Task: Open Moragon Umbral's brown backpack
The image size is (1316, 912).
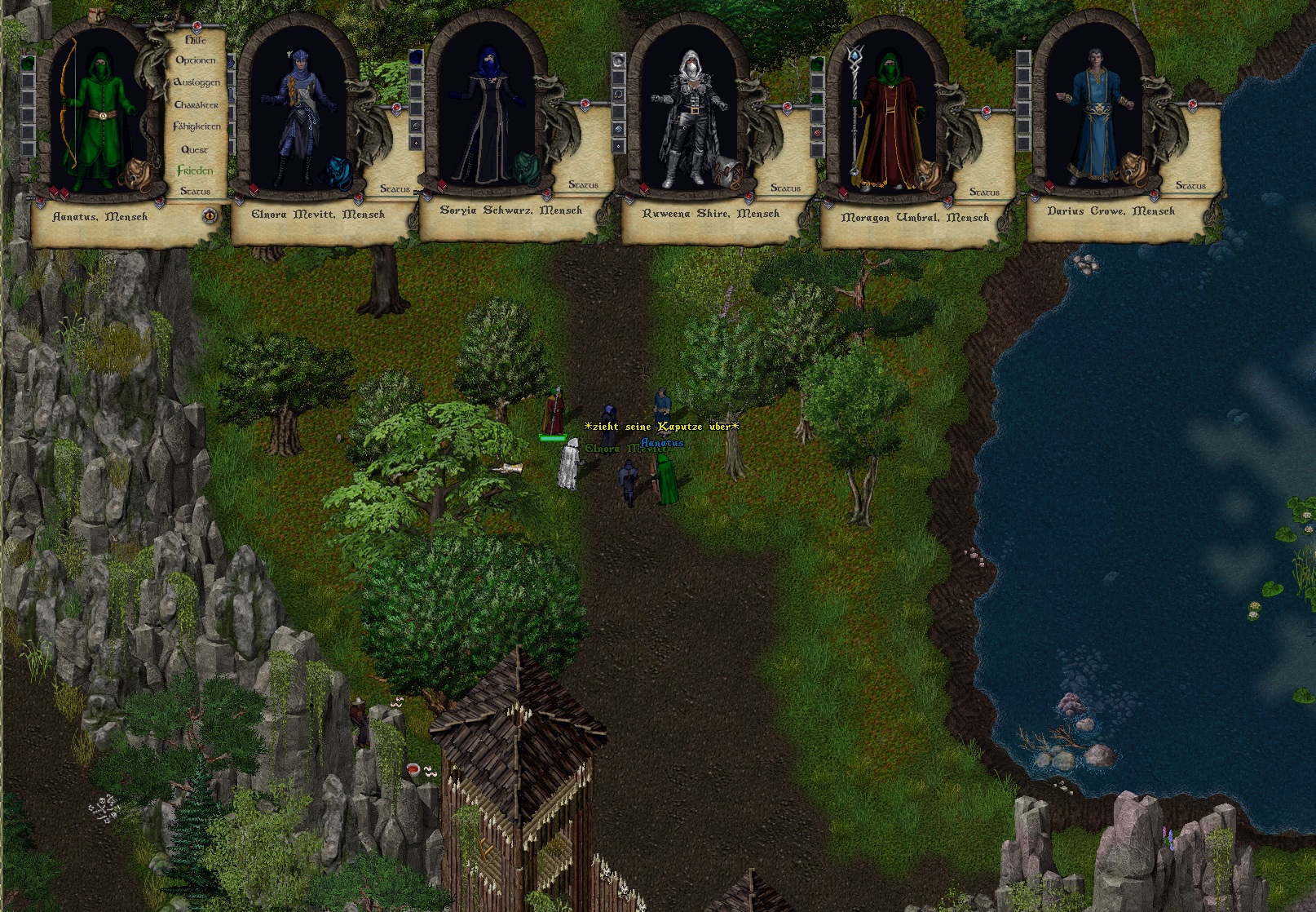Action: [927, 174]
